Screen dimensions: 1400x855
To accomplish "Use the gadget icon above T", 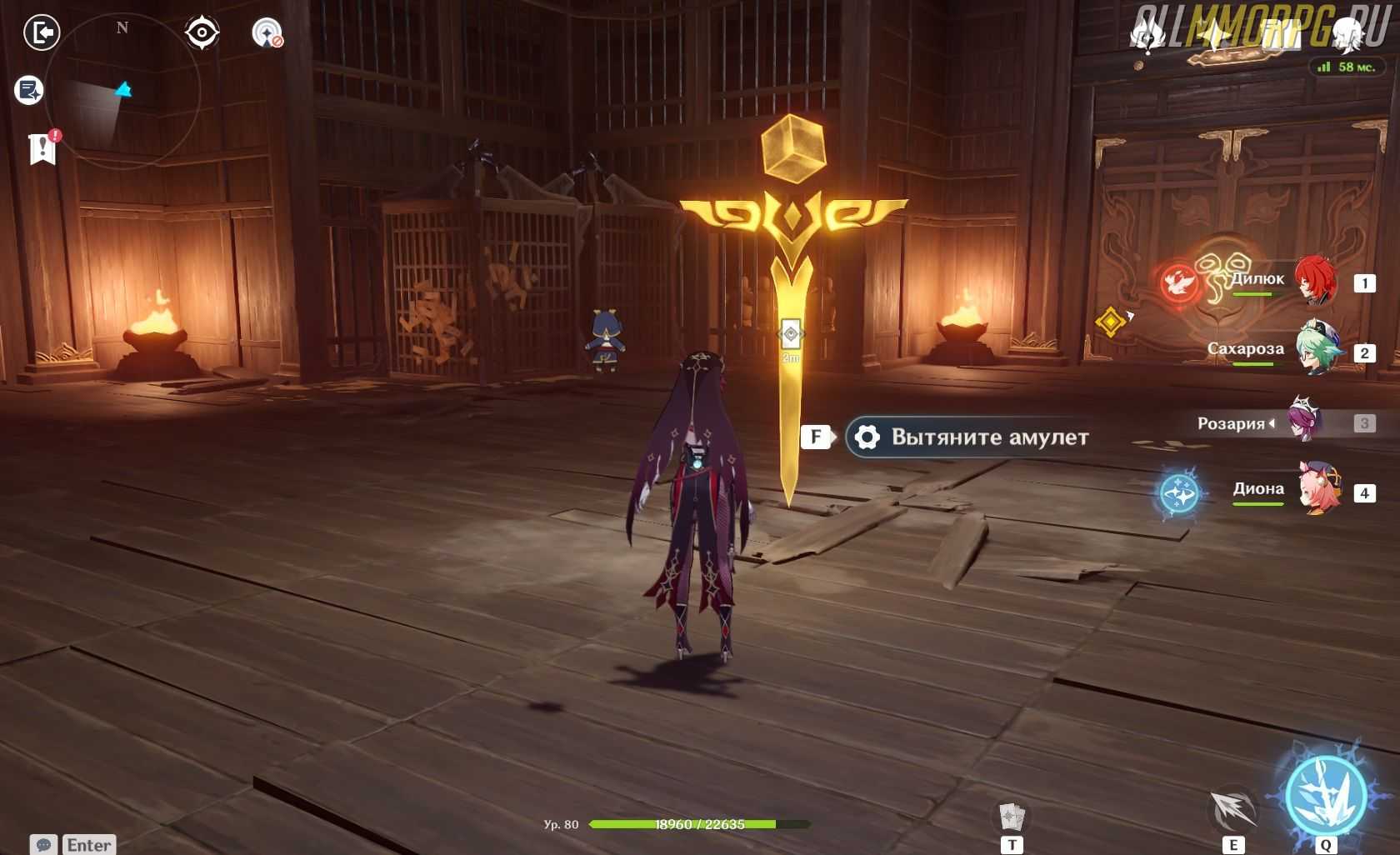I will click(x=1011, y=816).
